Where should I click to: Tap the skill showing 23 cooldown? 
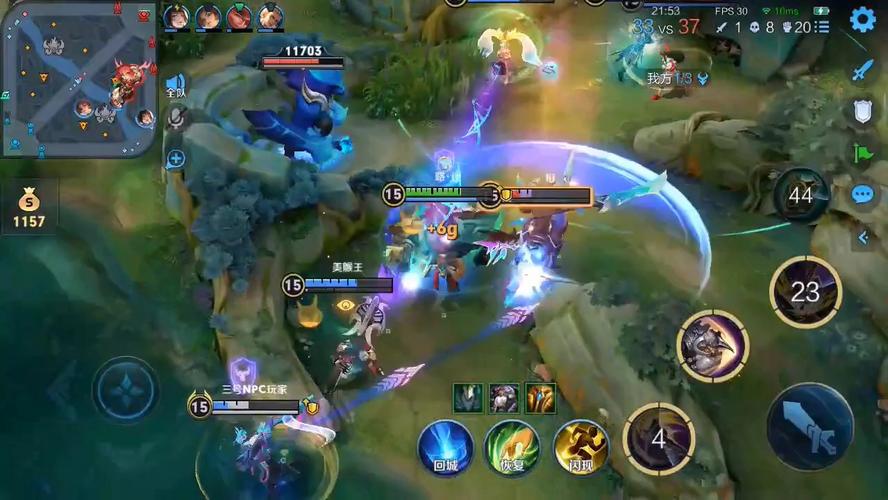coord(805,291)
